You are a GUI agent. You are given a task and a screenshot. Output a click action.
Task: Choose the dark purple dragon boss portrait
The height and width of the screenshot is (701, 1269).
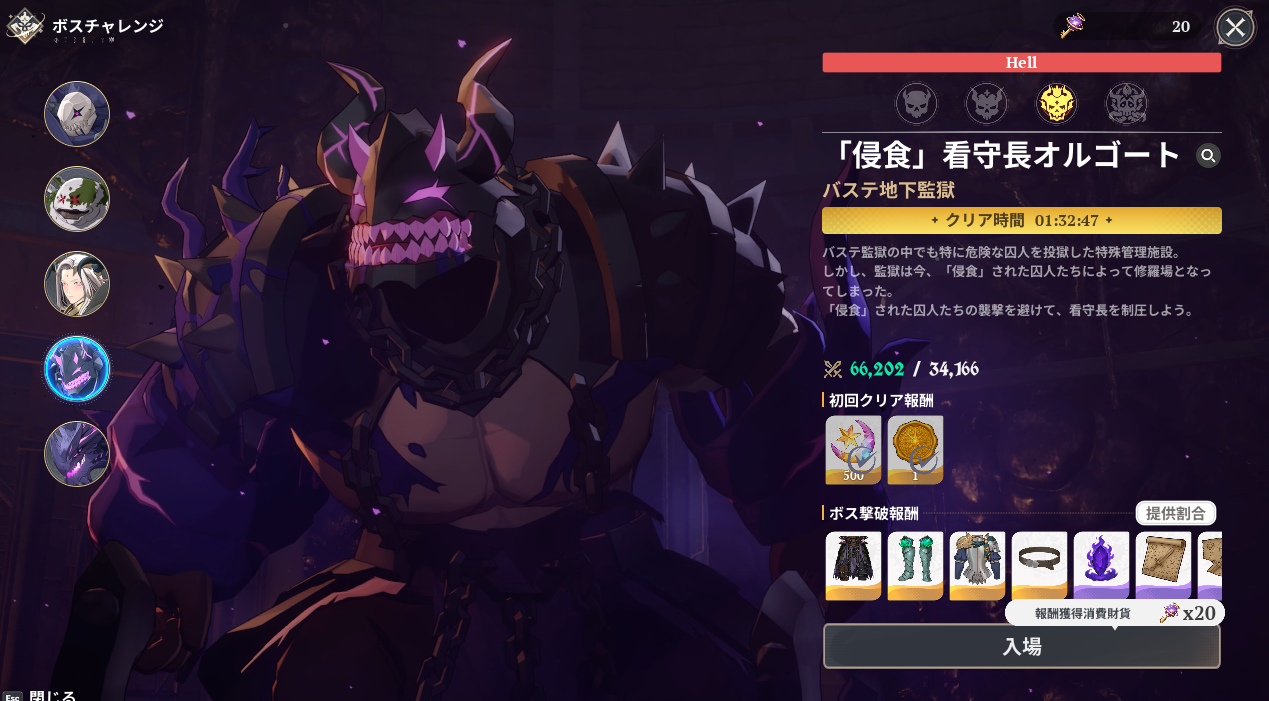pyautogui.click(x=77, y=454)
